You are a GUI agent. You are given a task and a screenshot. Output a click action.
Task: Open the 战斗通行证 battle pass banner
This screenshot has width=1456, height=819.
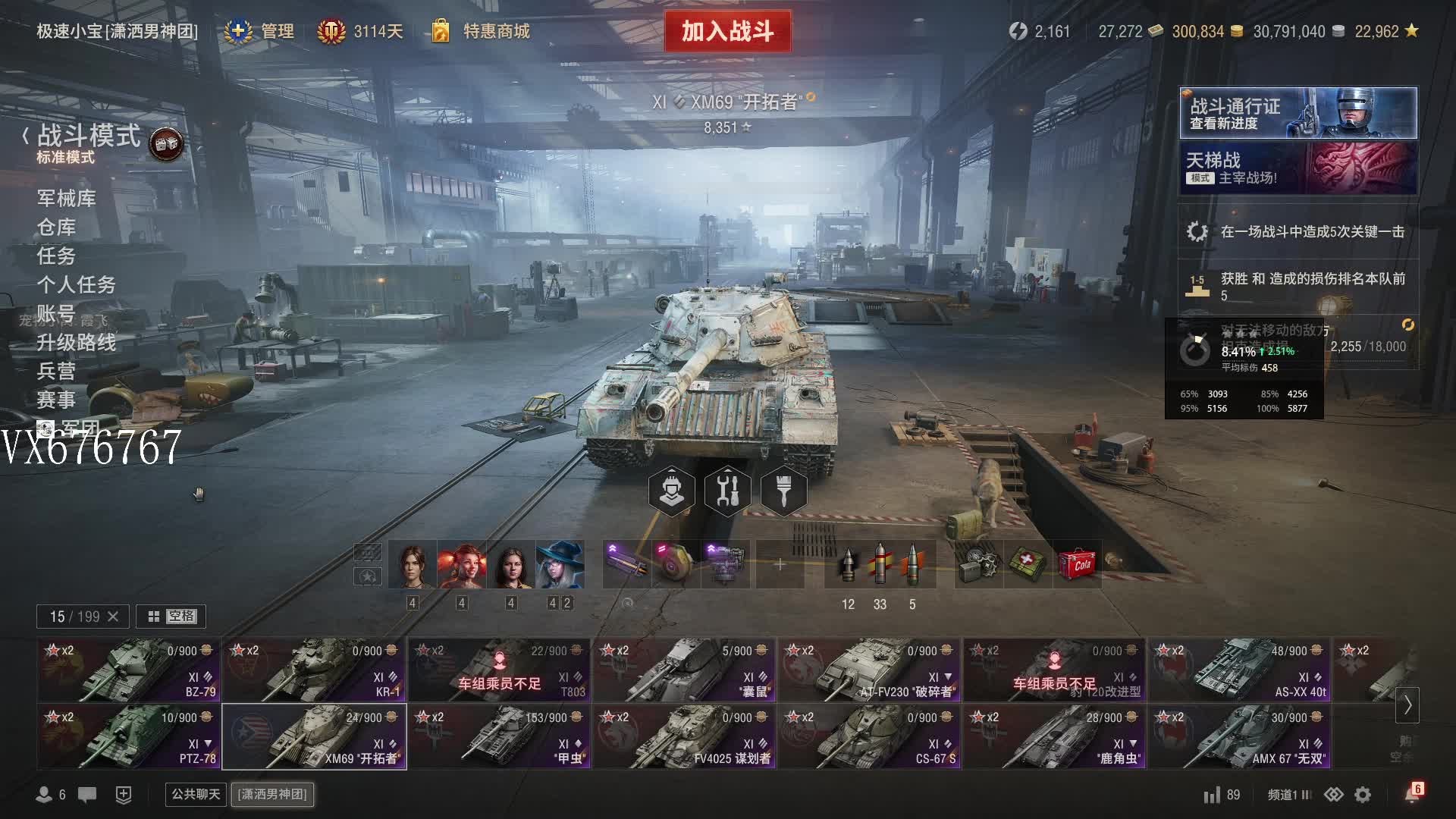coord(1298,113)
